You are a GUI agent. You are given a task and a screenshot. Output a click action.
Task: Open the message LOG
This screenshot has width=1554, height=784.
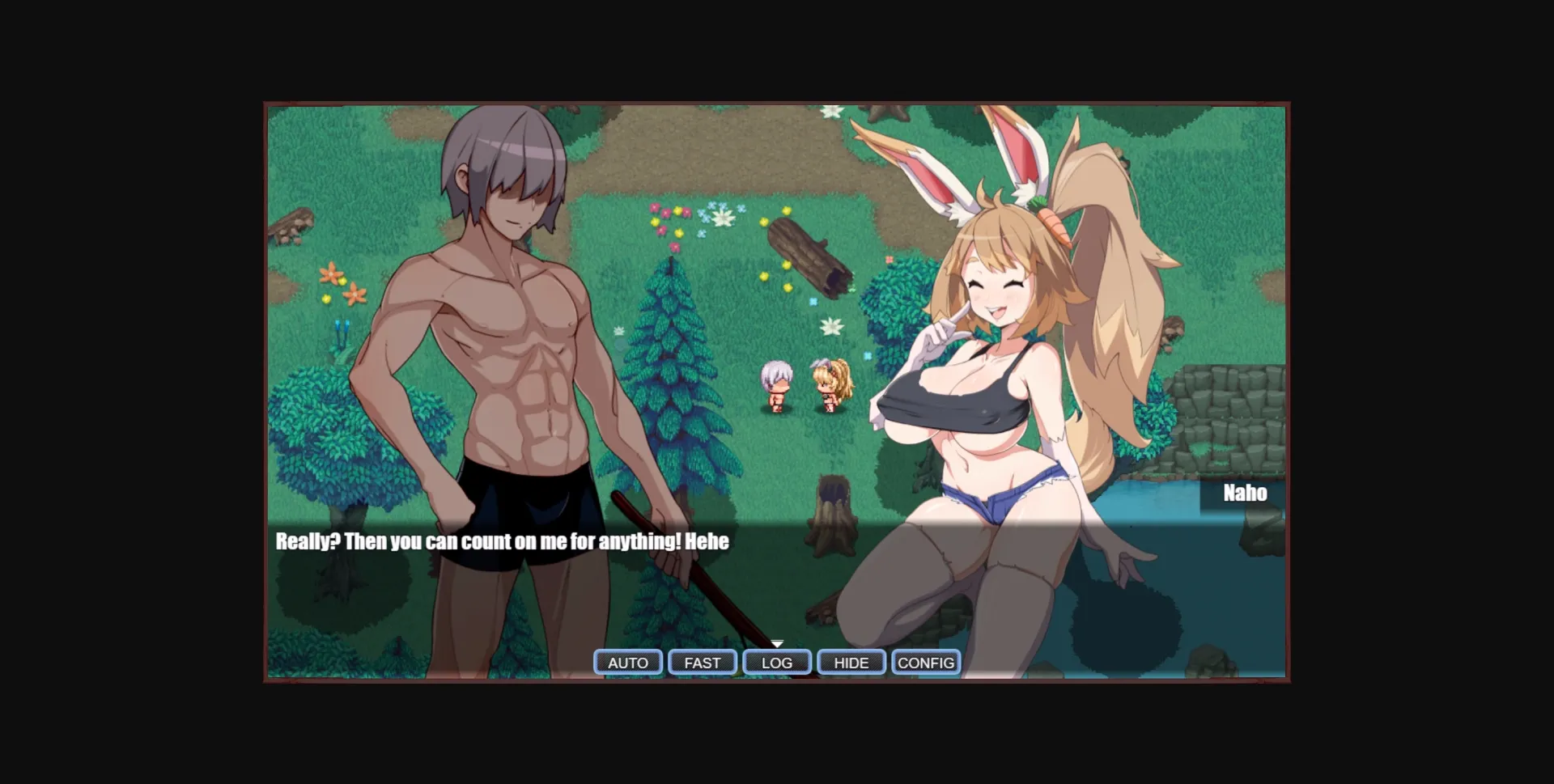pos(776,662)
